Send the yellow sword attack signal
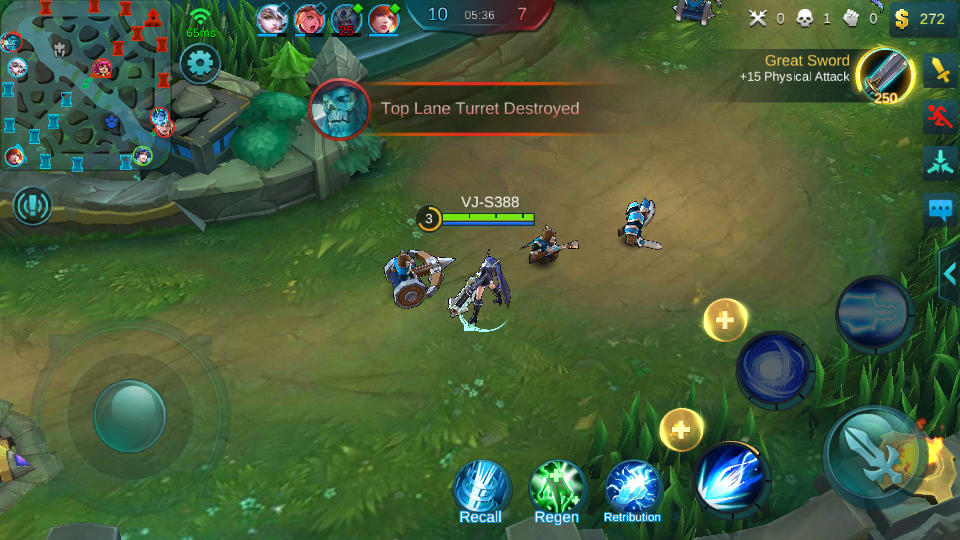 coord(940,70)
